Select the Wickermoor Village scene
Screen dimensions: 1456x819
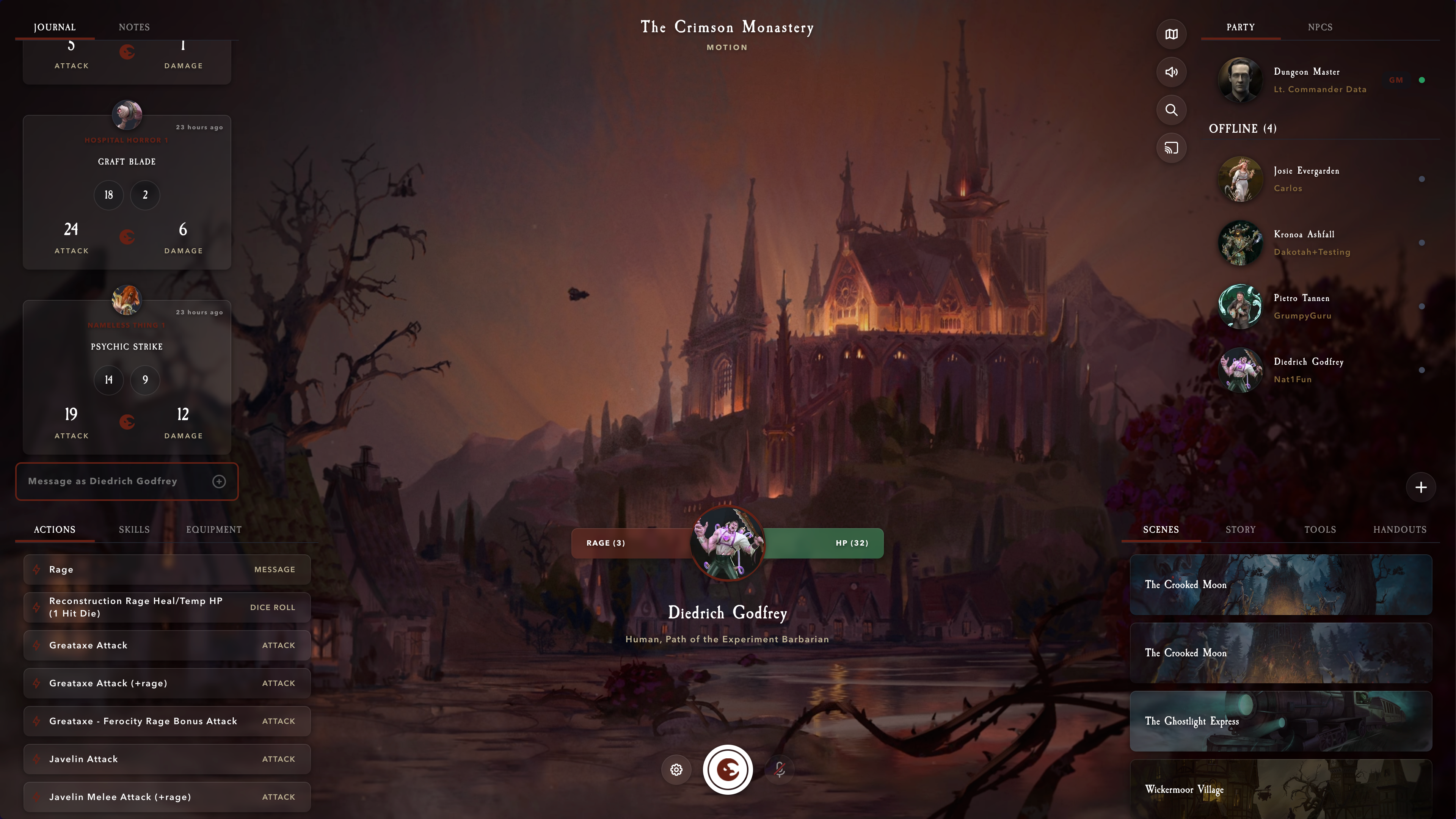point(1280,789)
